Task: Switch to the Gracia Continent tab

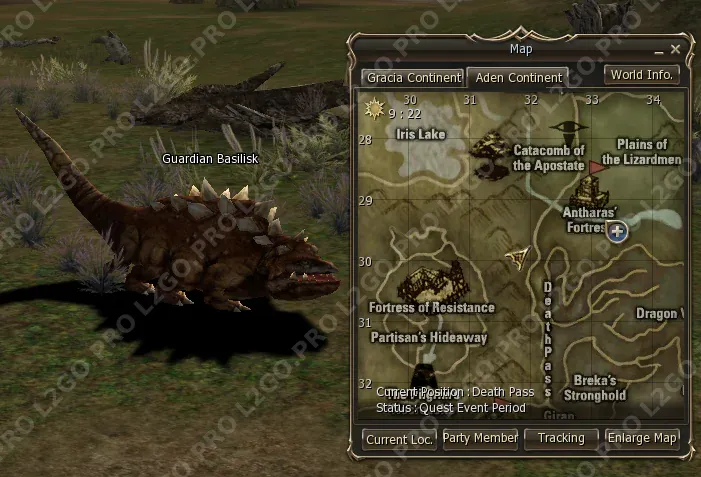Action: click(413, 77)
